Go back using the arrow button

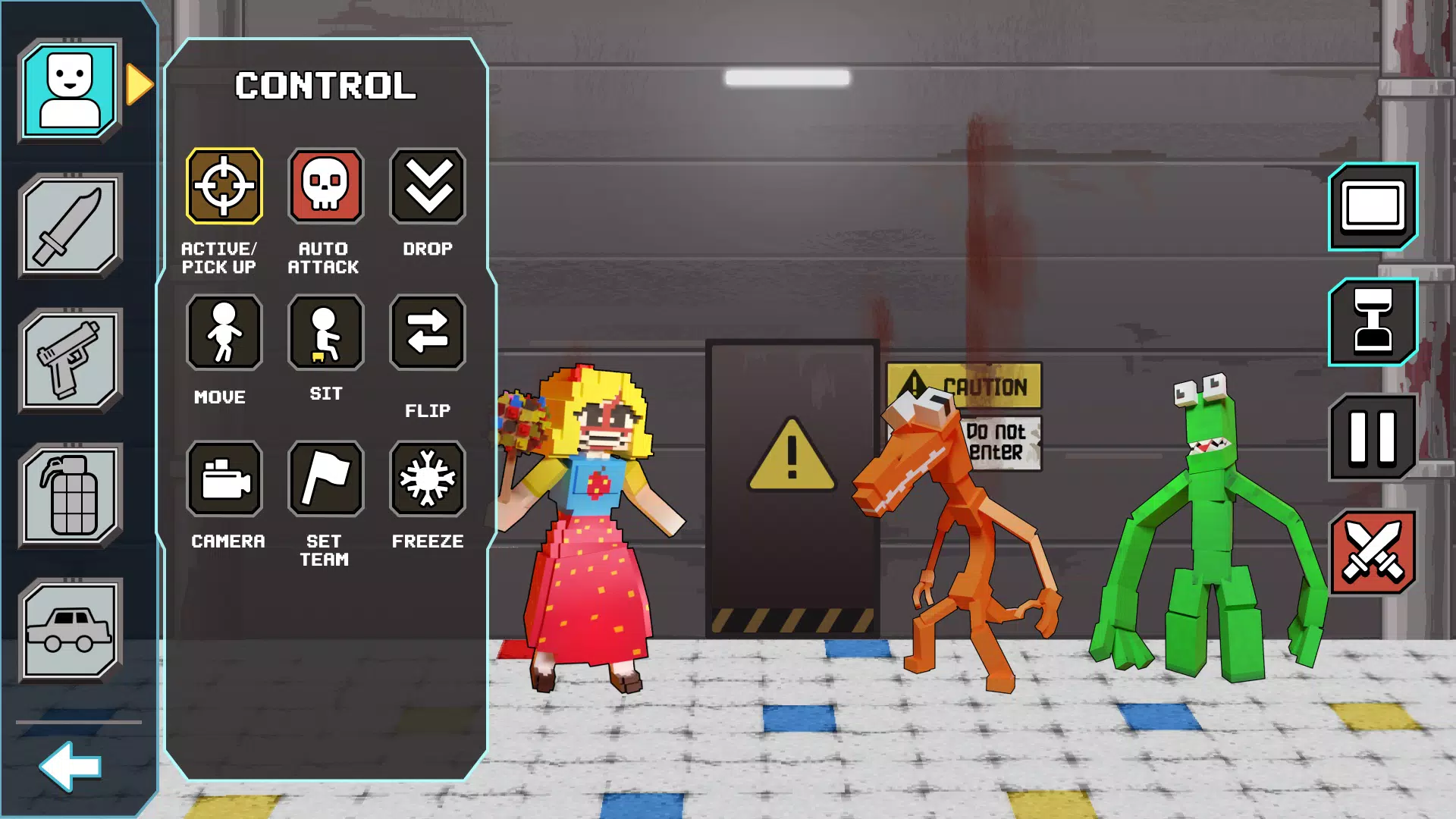[x=71, y=766]
